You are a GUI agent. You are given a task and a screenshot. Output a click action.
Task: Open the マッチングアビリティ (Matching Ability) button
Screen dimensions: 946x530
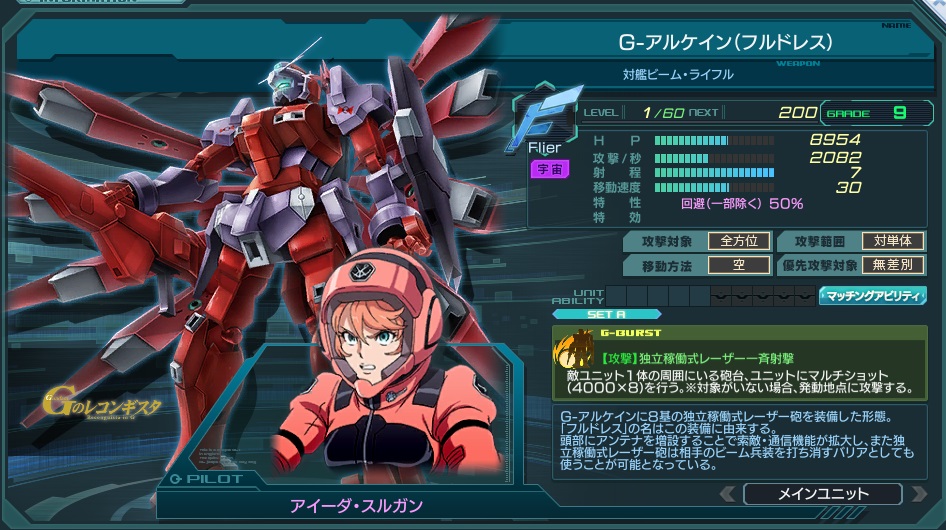tap(873, 296)
